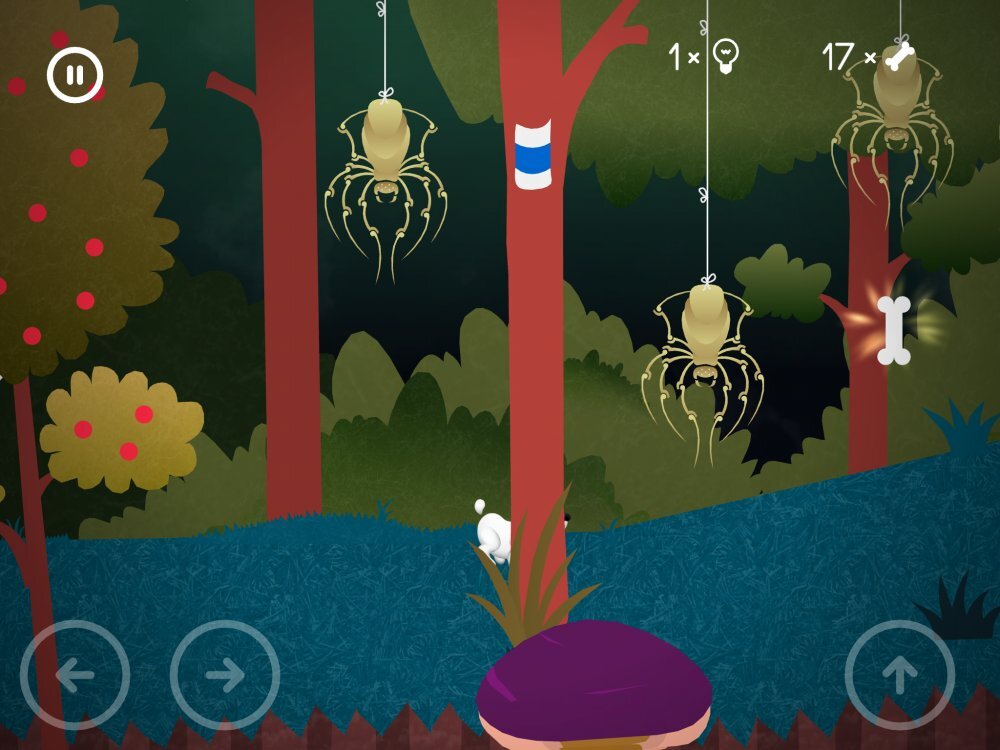The width and height of the screenshot is (1000, 750).
Task: Use the lightbulb hint icon
Action: 727,57
